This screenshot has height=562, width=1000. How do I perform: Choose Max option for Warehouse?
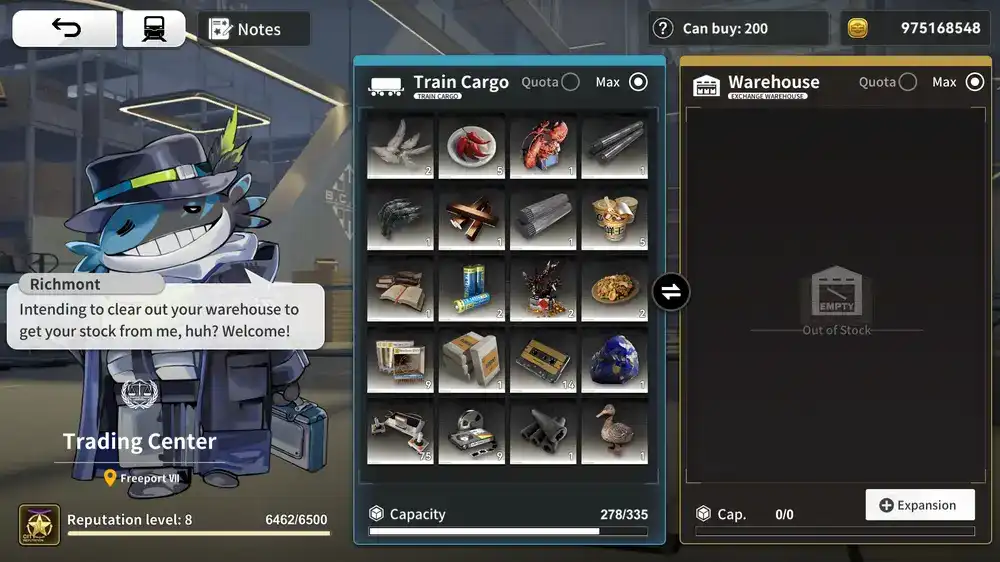(975, 82)
